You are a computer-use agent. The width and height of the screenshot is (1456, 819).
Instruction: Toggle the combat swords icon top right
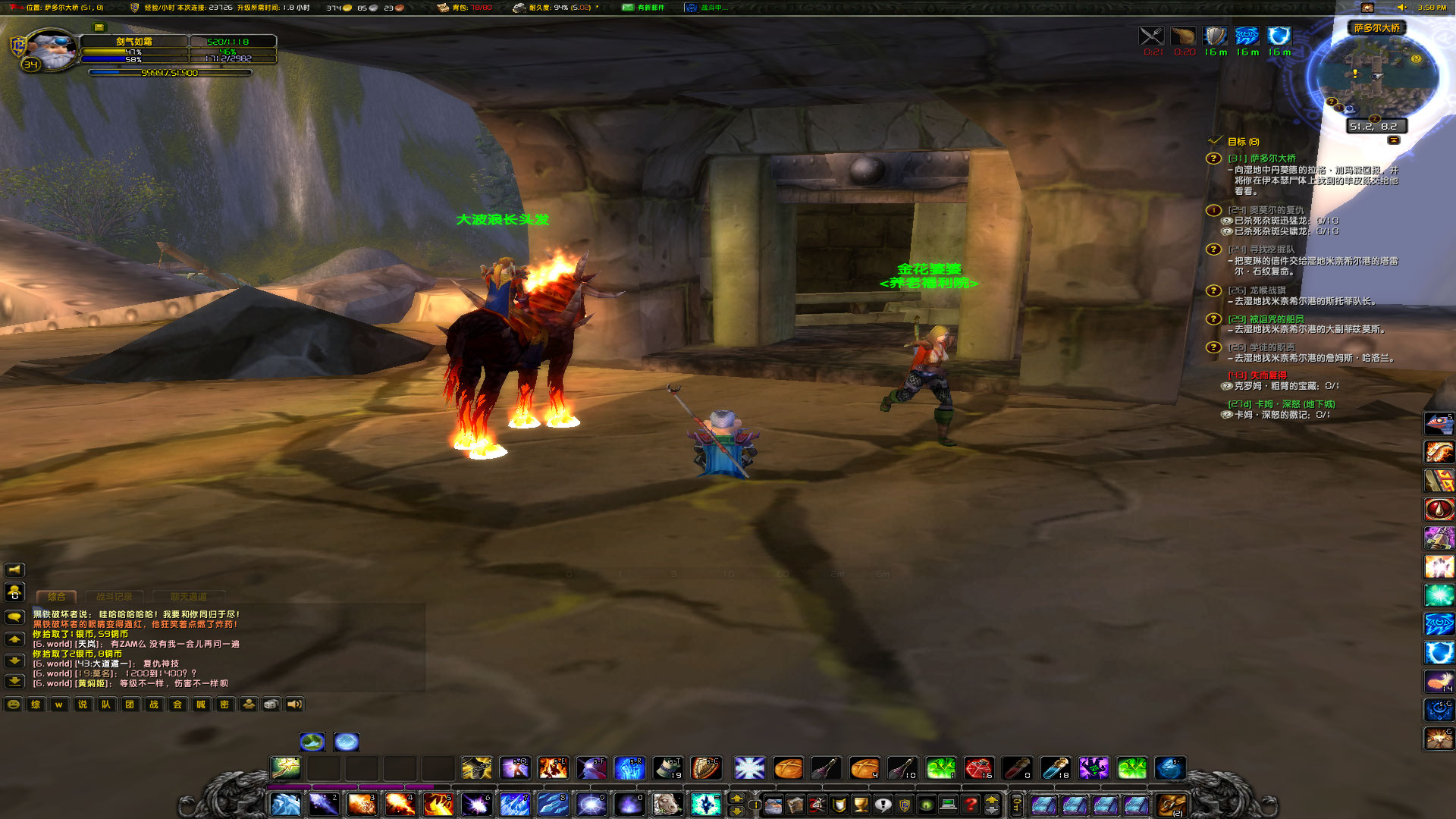click(1151, 36)
